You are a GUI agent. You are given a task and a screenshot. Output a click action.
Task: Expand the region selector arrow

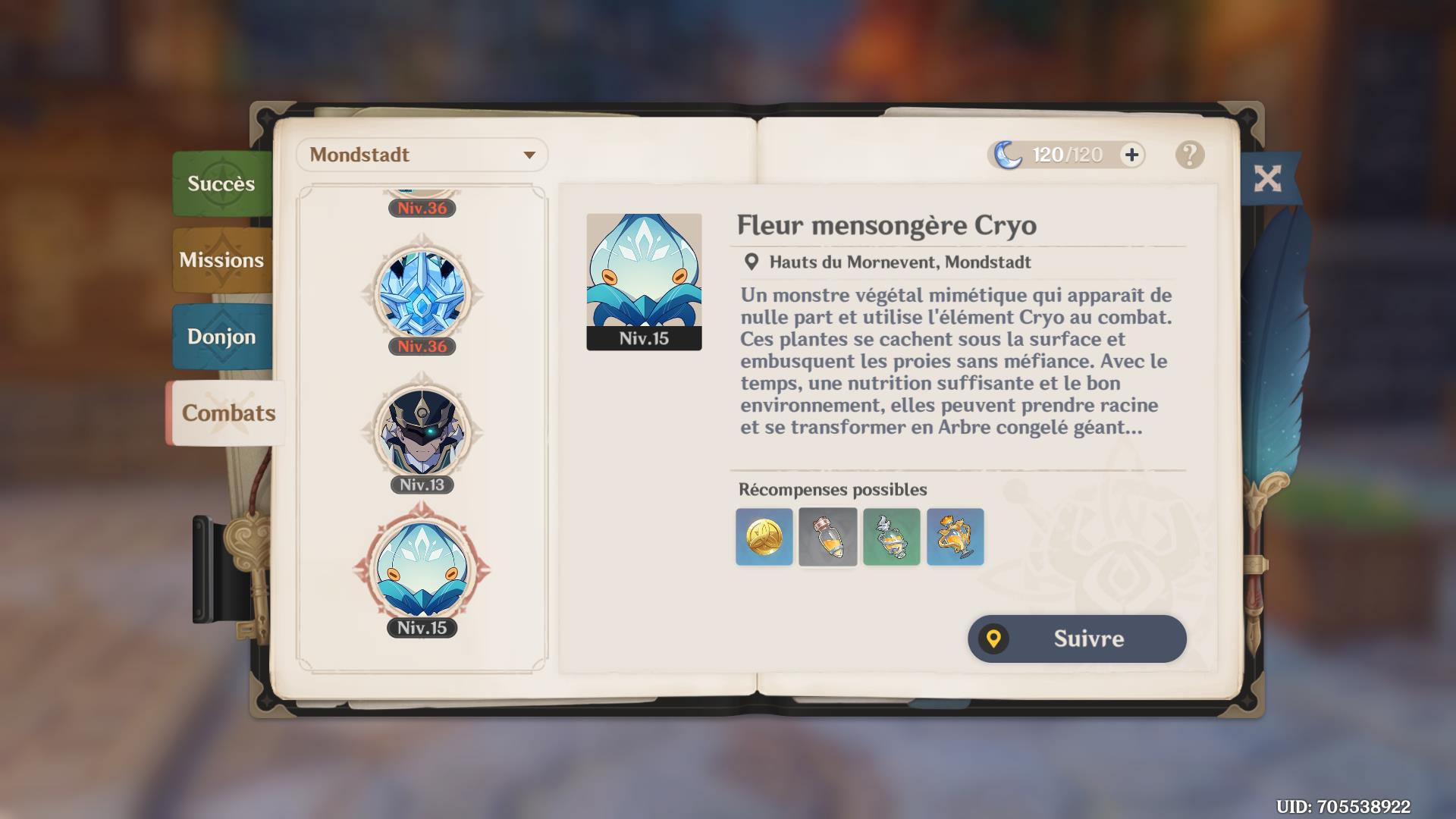pos(531,155)
